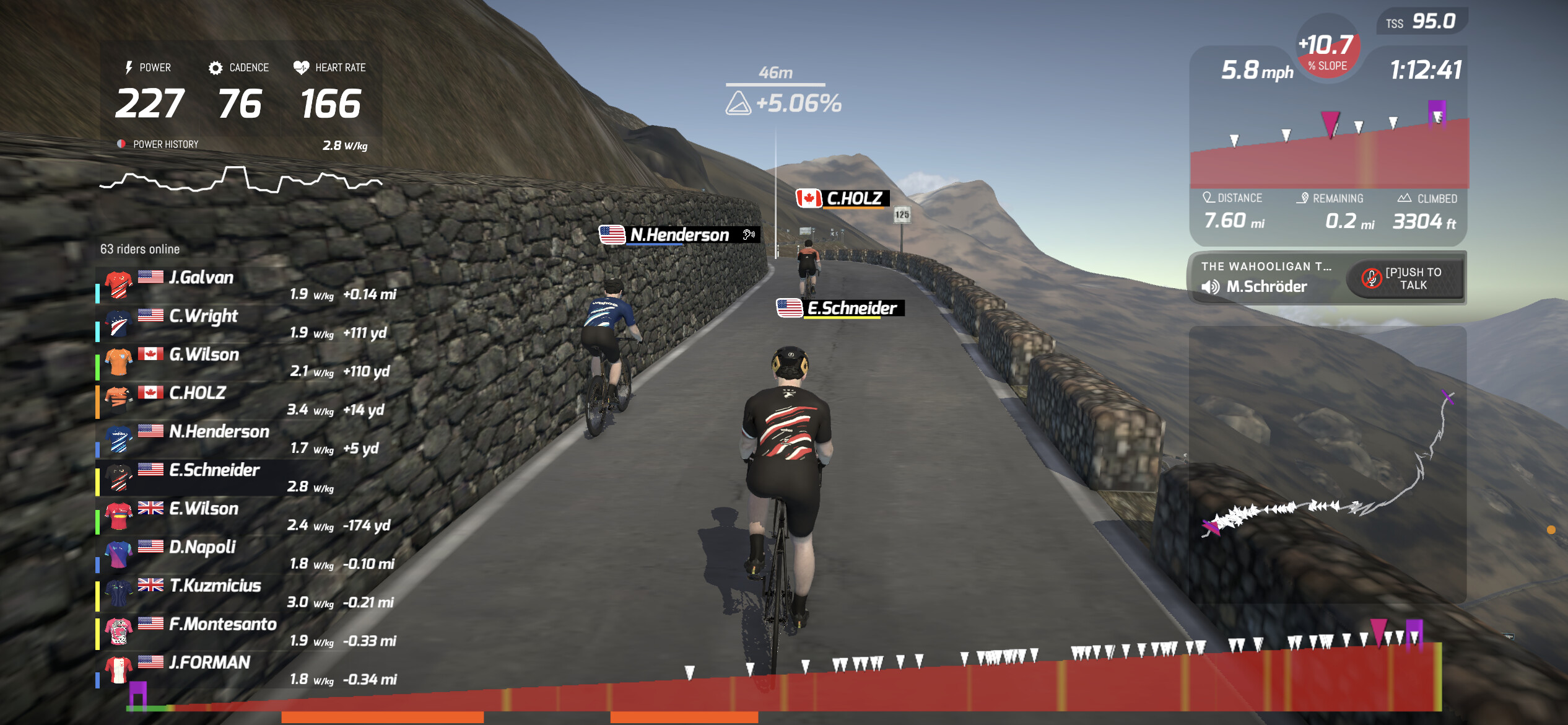Select T.Kuzmicius in the rider list
1568x725 pixels.
coord(248,592)
